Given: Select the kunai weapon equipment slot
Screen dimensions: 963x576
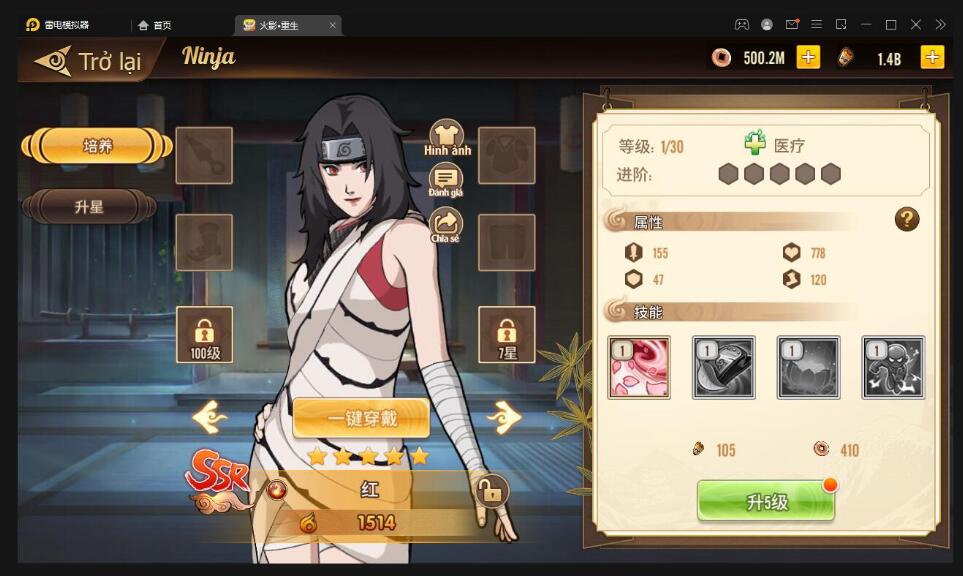Looking at the screenshot, I should [204, 155].
